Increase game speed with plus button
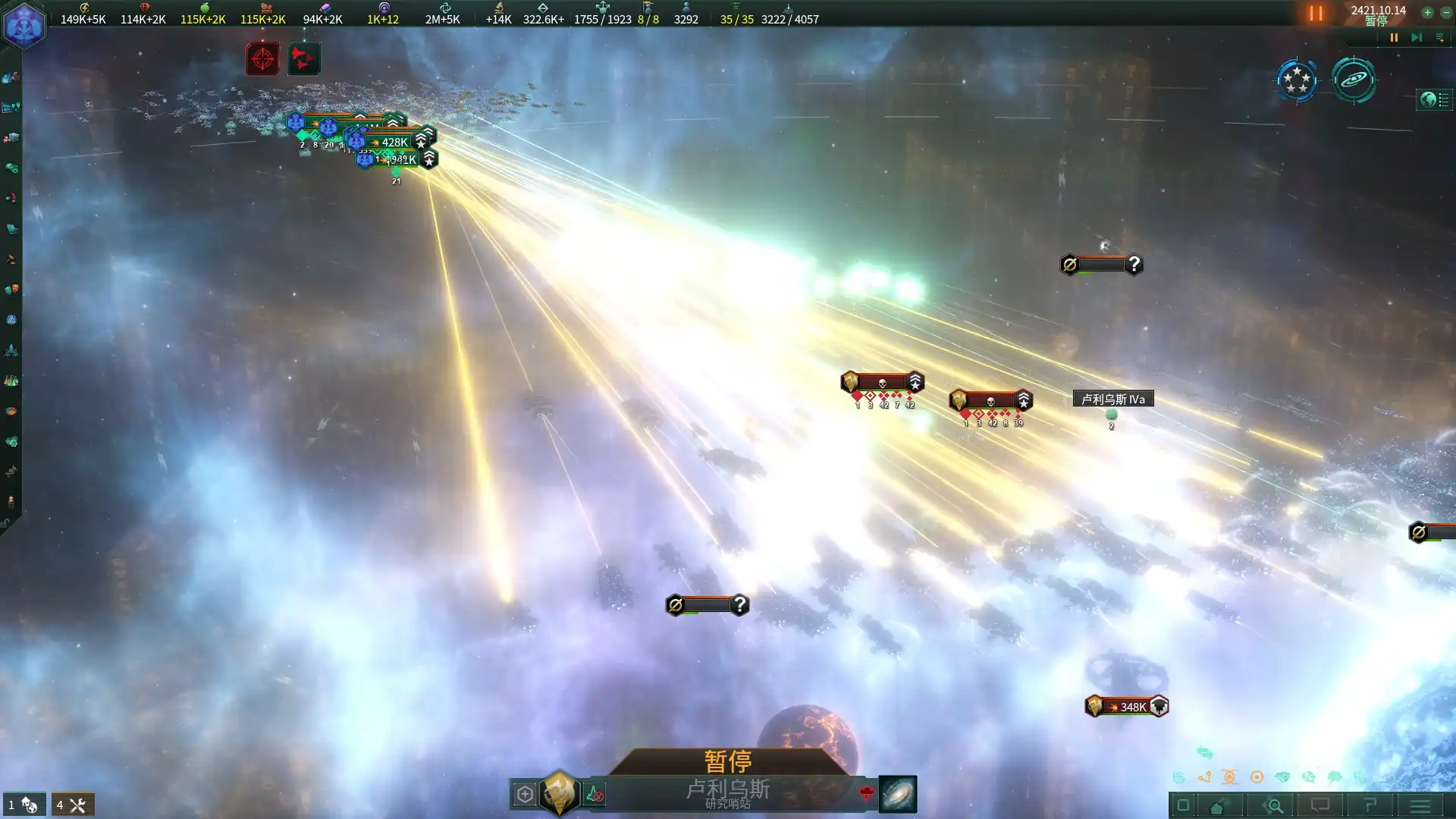Screen dimensions: 1456x819 1427,12
